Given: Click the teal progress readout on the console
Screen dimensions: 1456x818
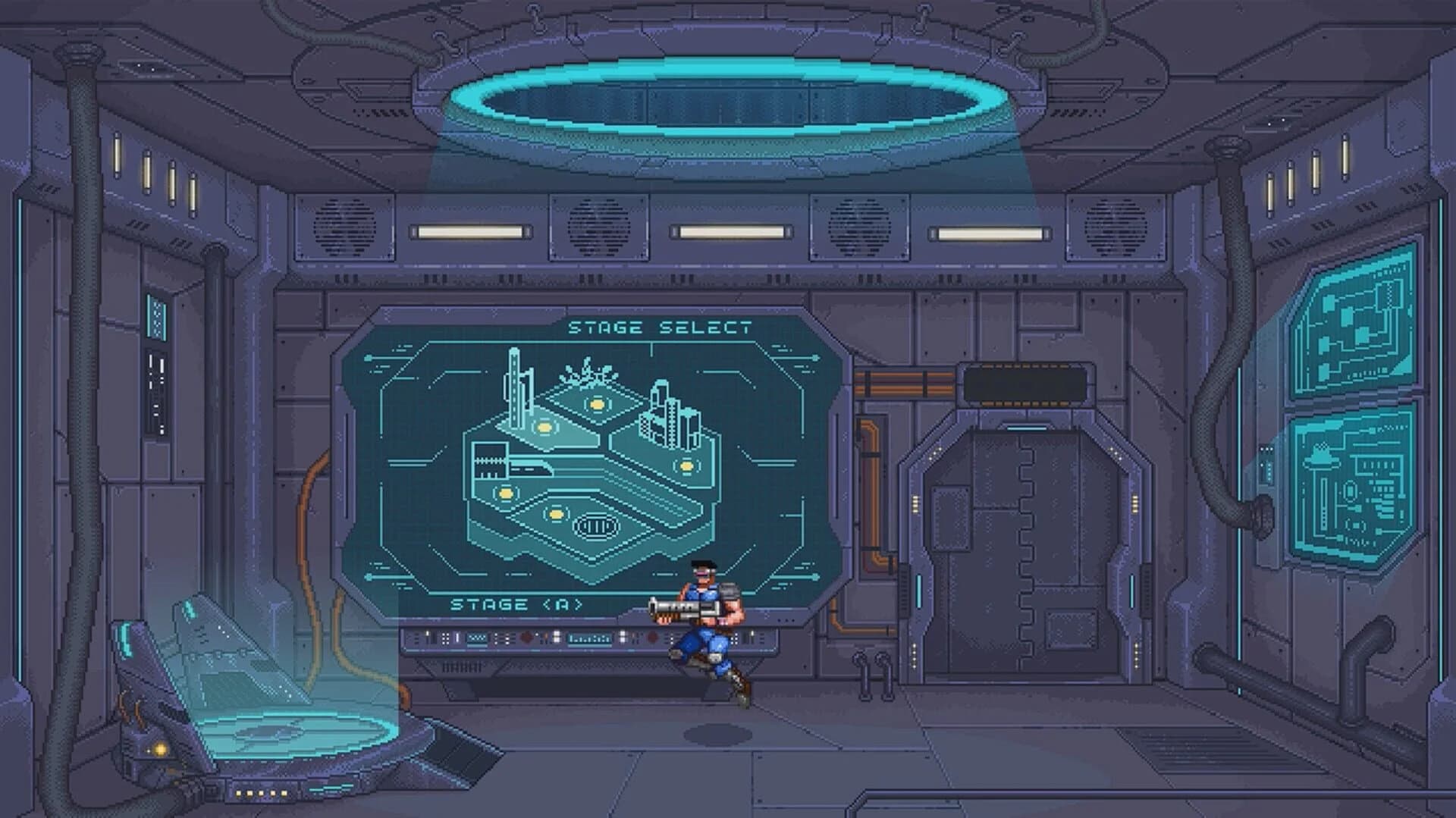Looking at the screenshot, I should click(590, 638).
